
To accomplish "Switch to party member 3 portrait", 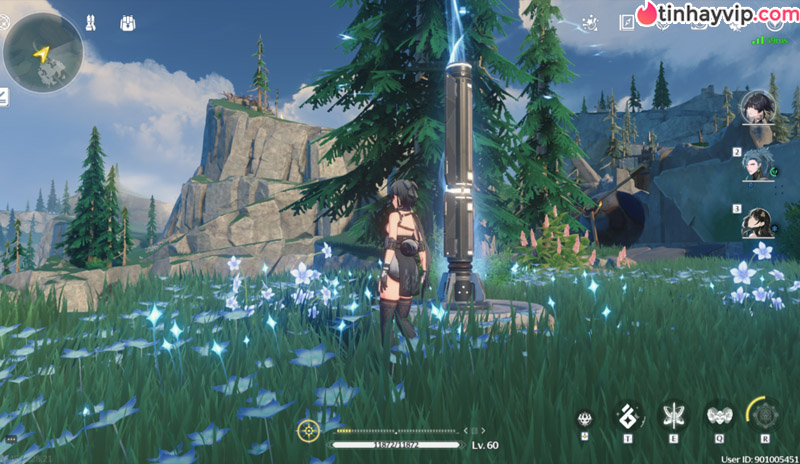I will [x=756, y=222].
